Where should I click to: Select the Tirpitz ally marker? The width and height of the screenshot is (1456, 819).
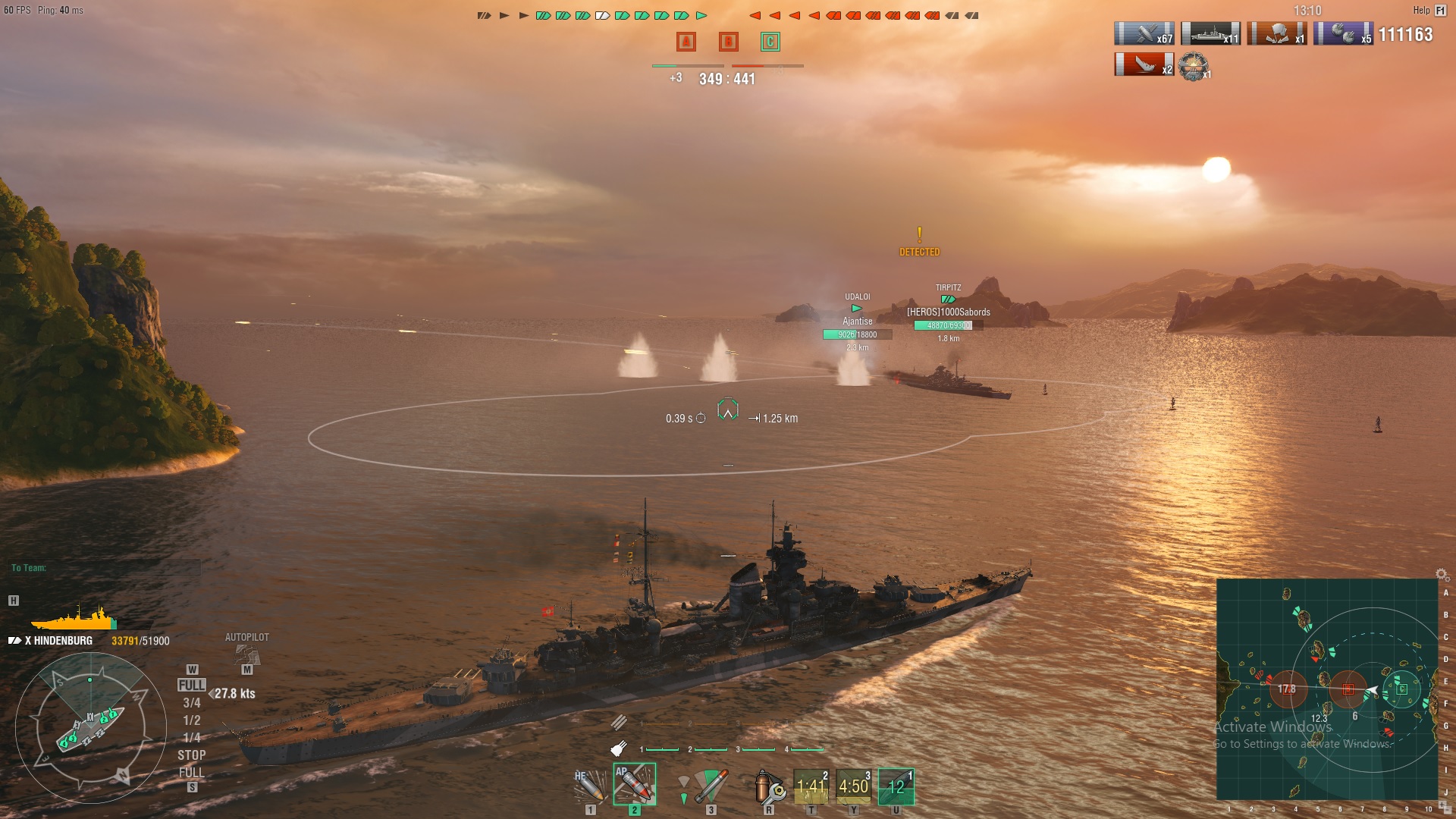click(948, 300)
